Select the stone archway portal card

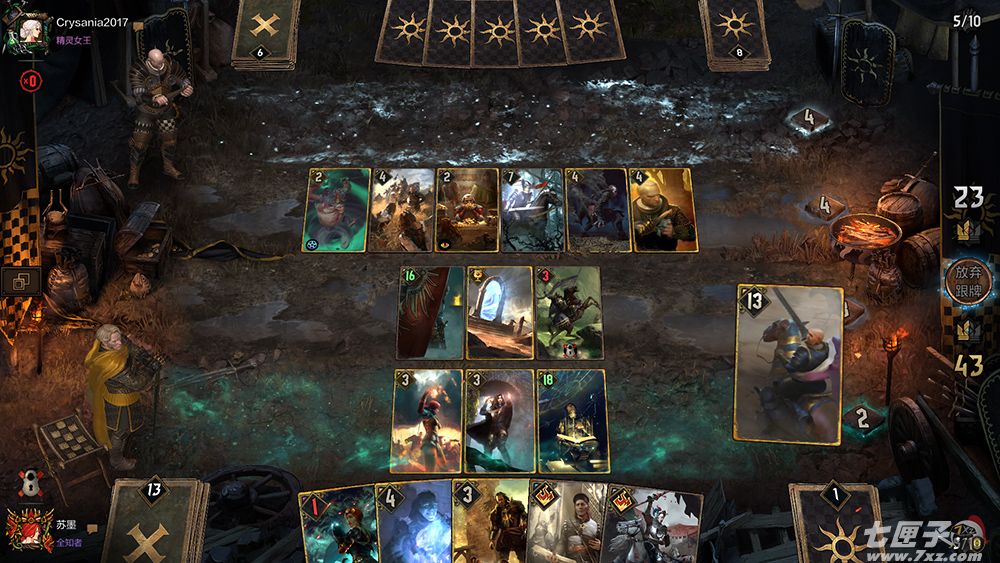(x=499, y=313)
